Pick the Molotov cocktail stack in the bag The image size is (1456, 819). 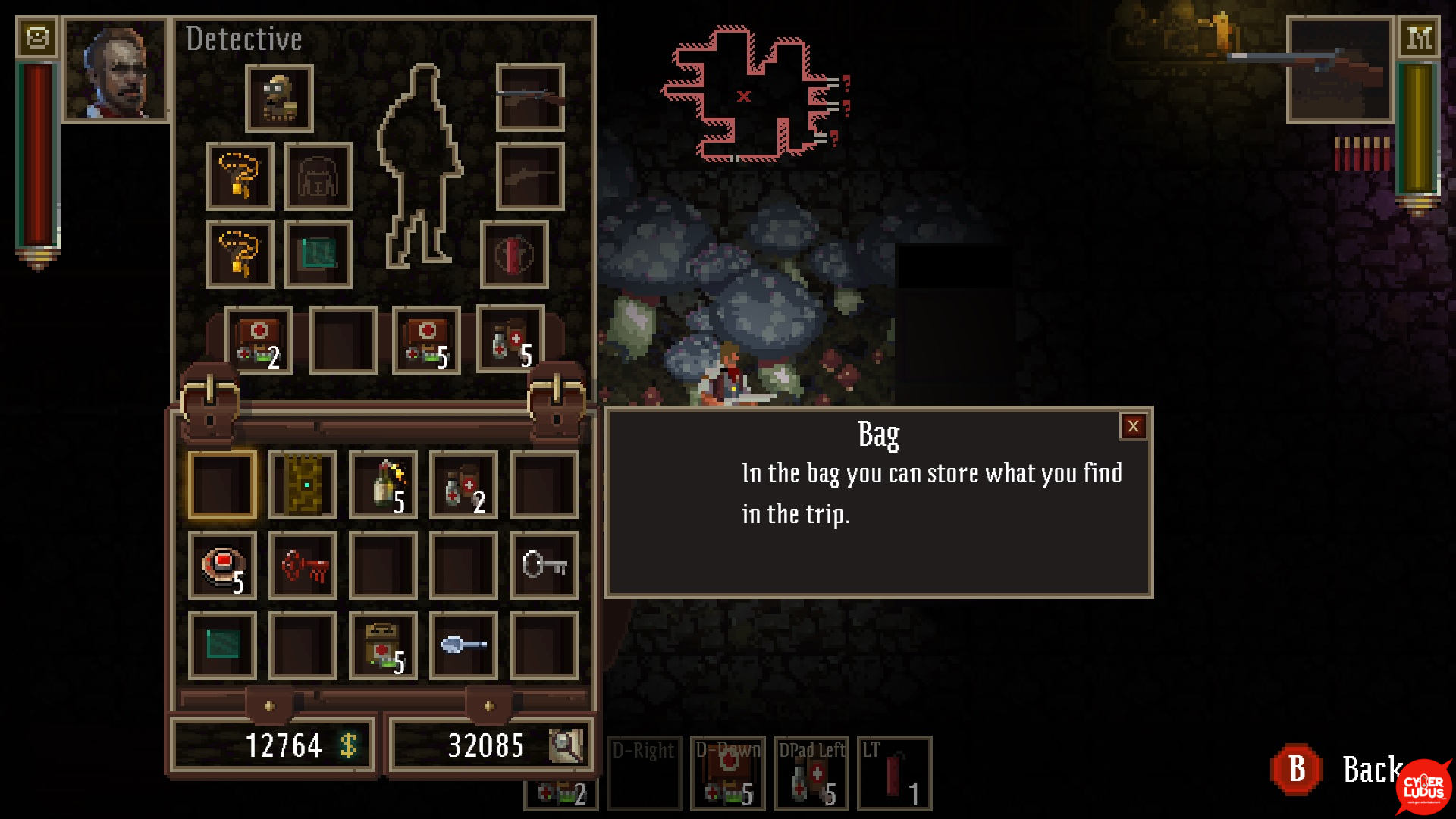click(383, 485)
